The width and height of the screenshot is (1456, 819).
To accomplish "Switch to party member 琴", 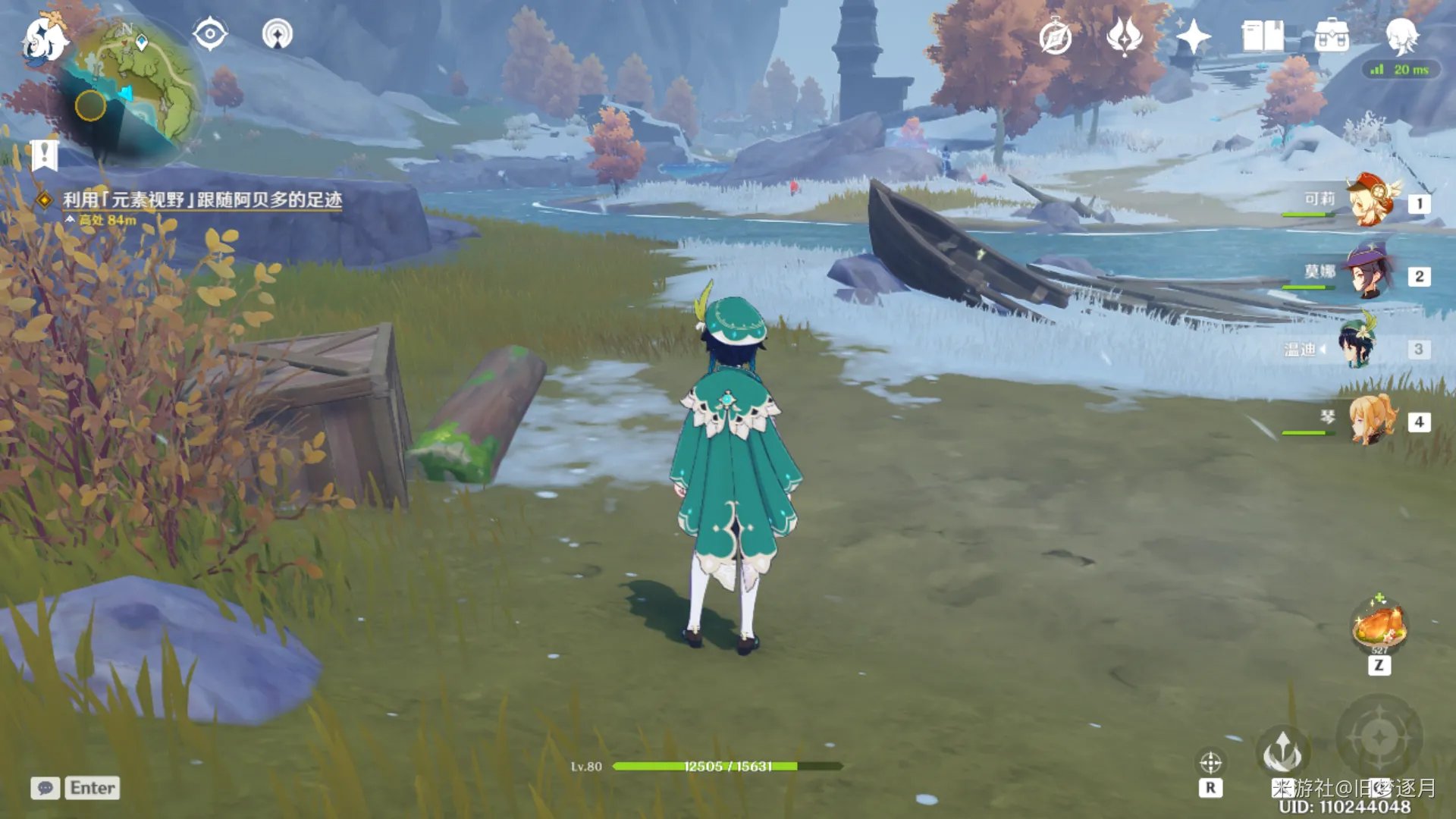I will coord(1373,419).
